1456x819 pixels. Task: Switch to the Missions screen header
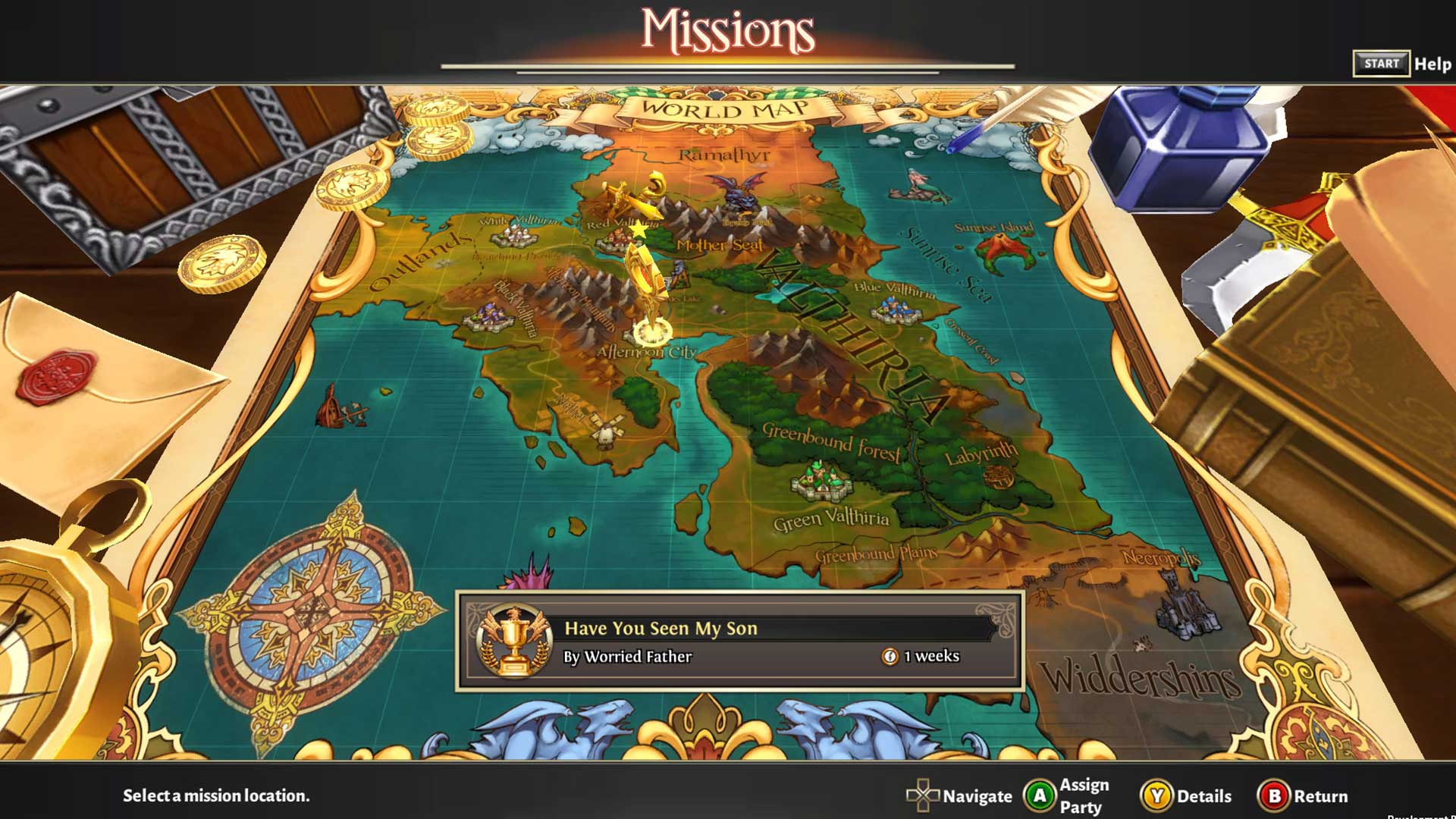coord(727,30)
